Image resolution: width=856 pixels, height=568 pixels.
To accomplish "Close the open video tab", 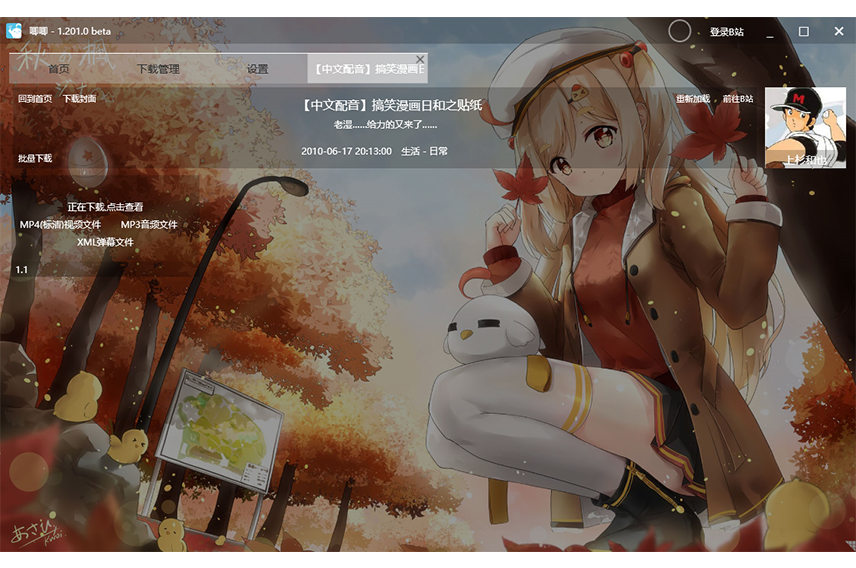I will click(x=420, y=59).
